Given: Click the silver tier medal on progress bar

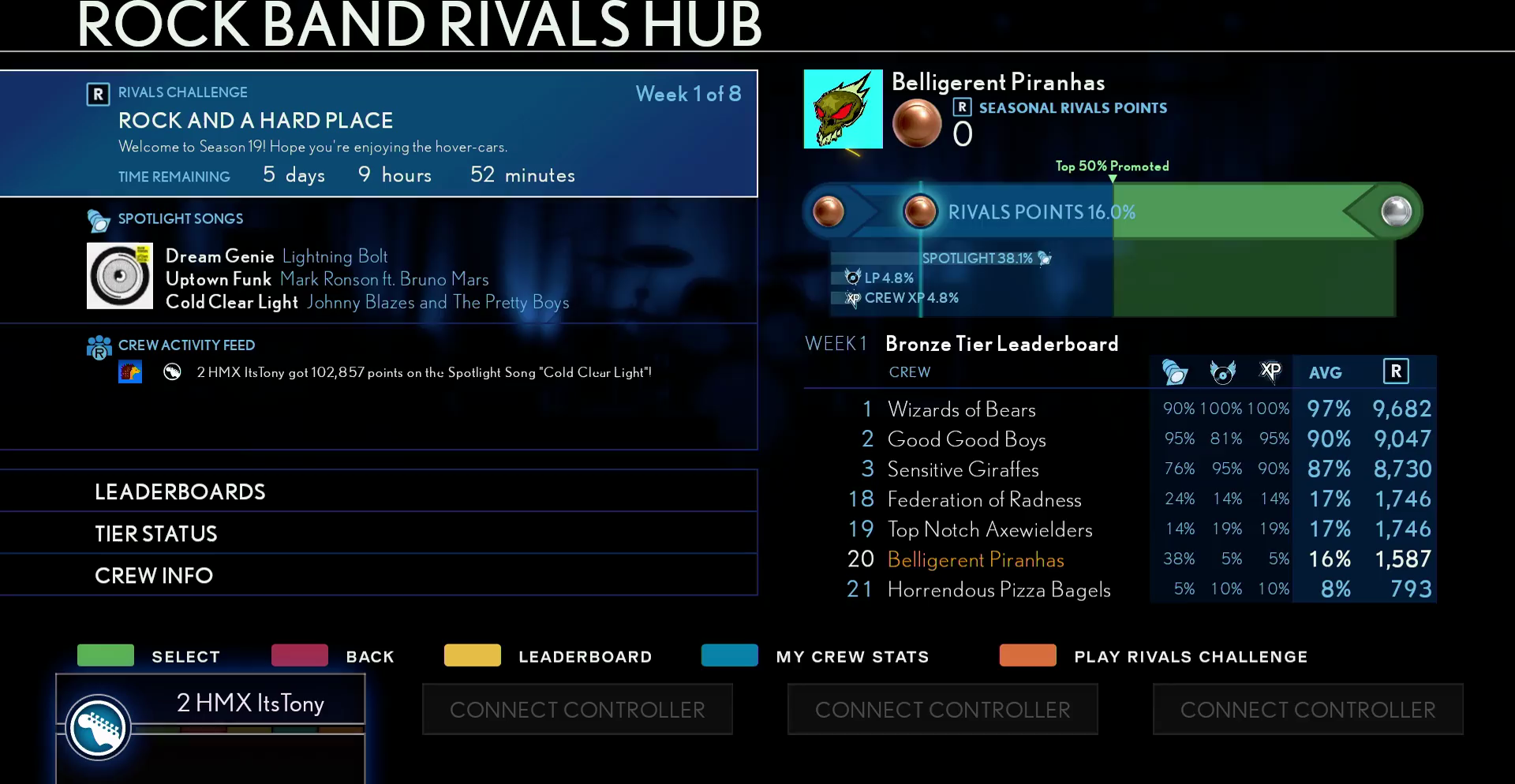Looking at the screenshot, I should (1396, 211).
